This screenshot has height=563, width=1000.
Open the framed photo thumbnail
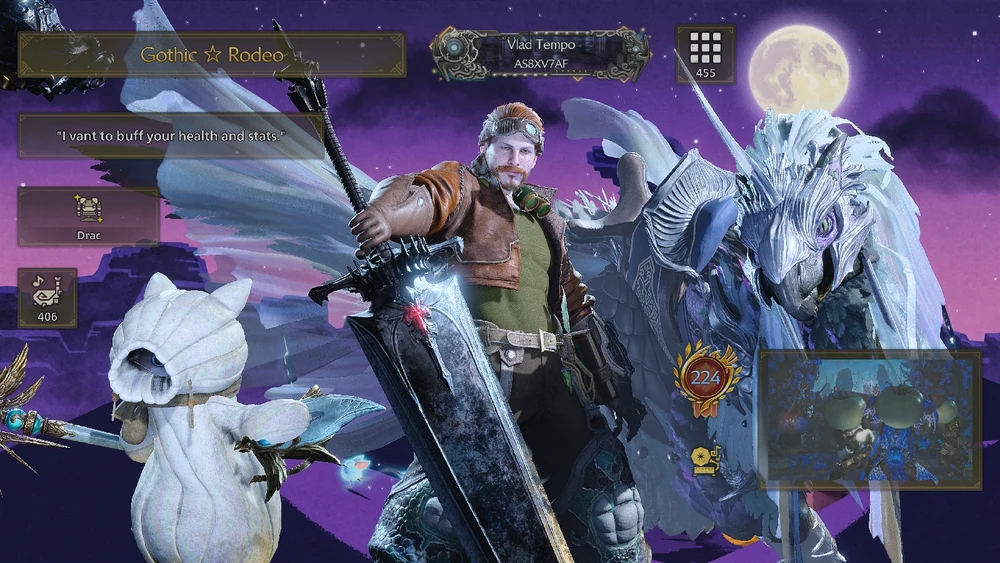pyautogui.click(x=869, y=420)
